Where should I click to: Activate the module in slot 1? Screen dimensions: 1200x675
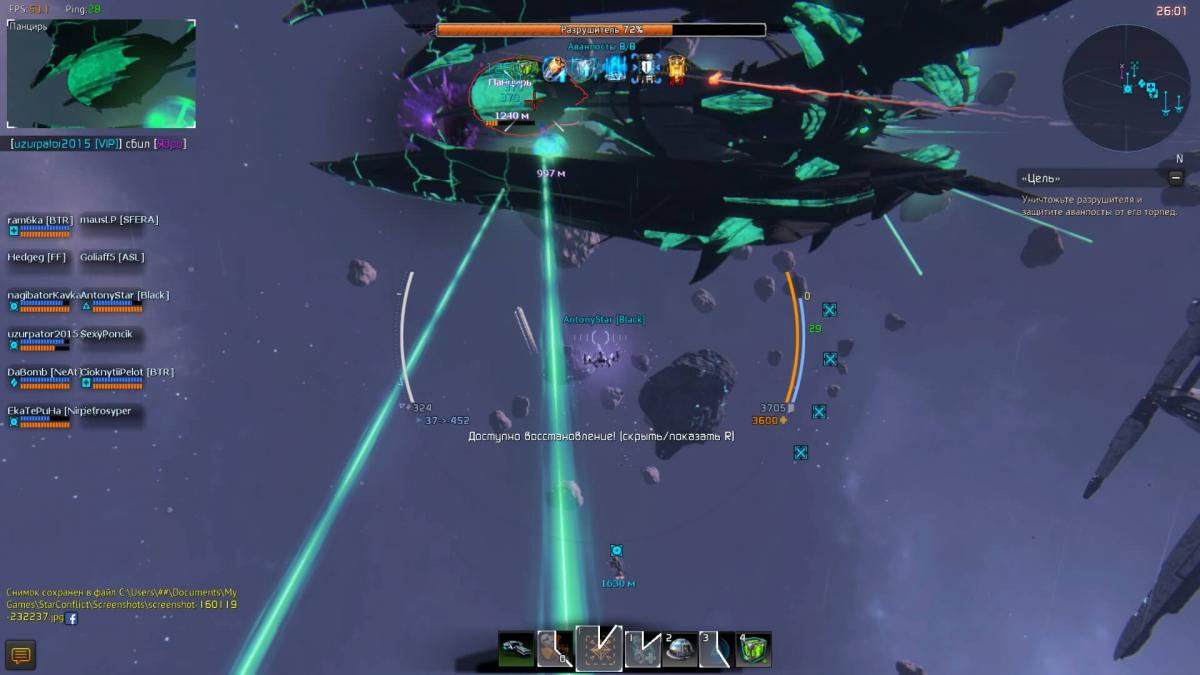642,650
